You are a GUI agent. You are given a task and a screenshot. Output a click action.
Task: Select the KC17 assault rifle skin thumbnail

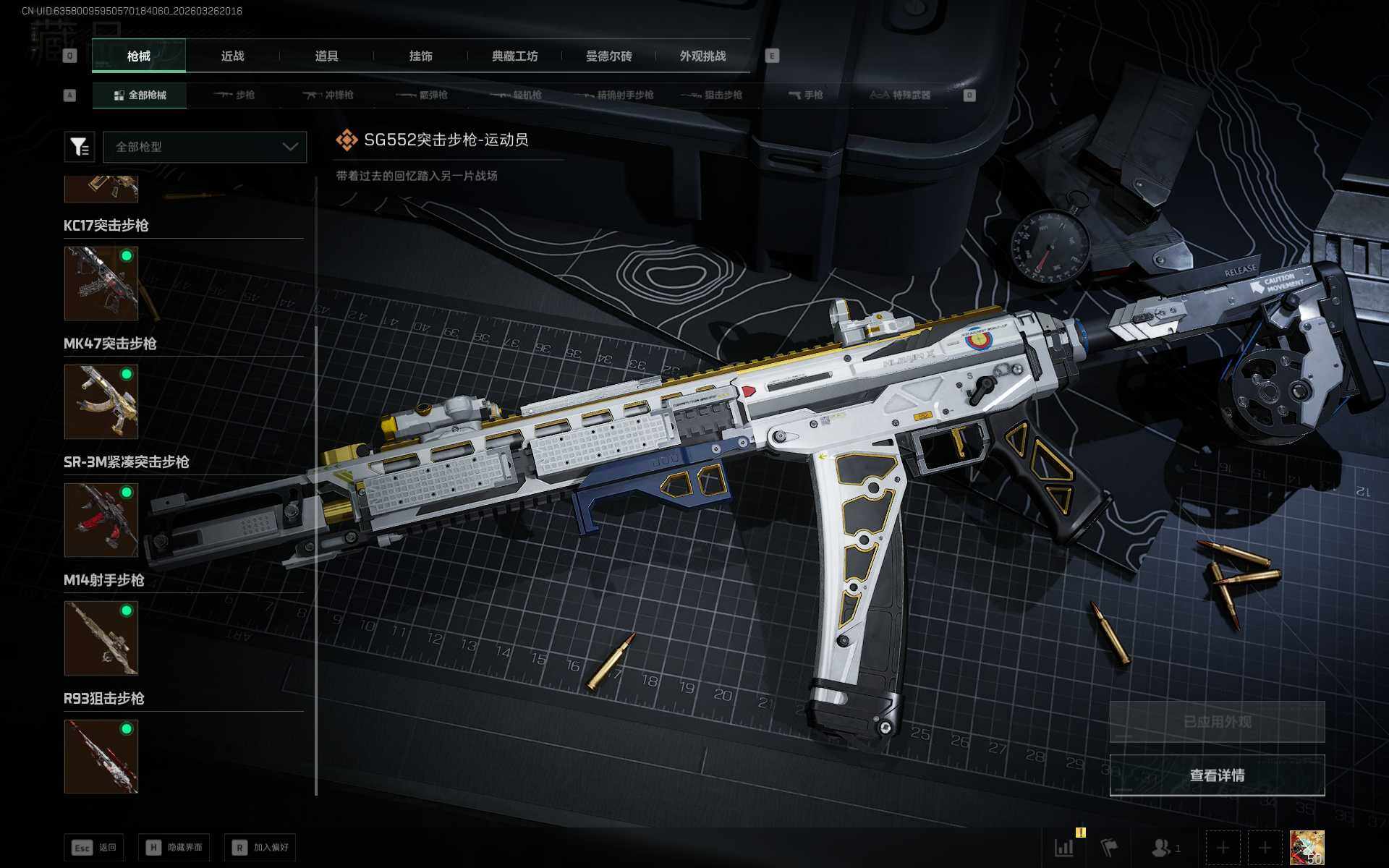[x=101, y=284]
